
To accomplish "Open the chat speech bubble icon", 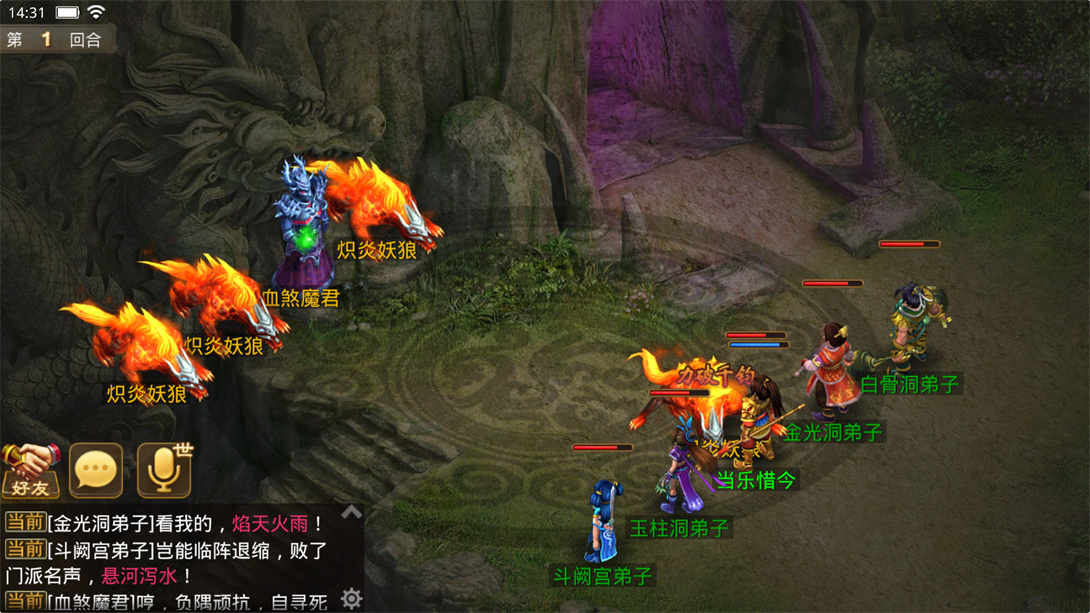I will pyautogui.click(x=96, y=470).
